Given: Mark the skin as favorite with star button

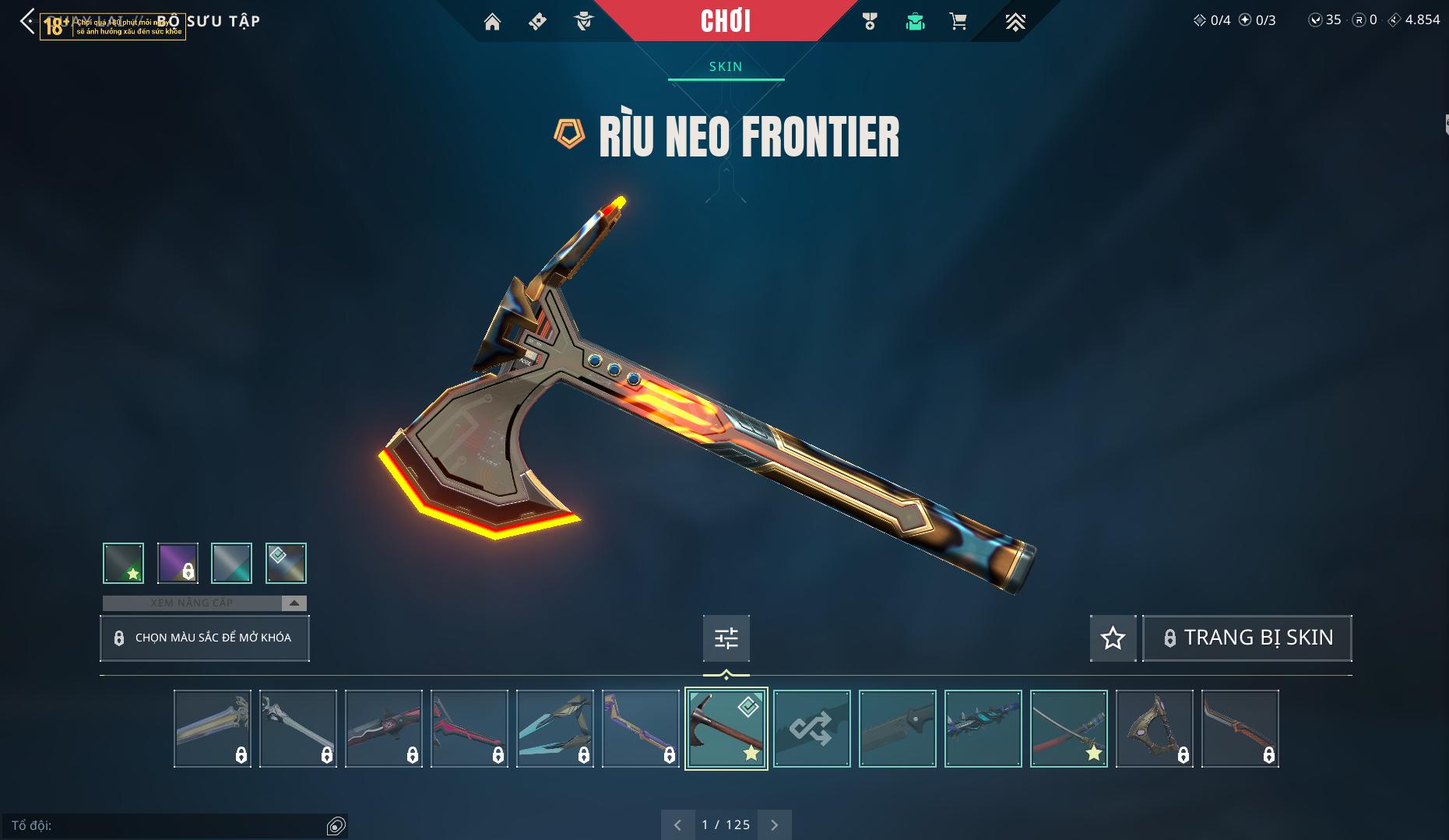Looking at the screenshot, I should tap(1113, 638).
